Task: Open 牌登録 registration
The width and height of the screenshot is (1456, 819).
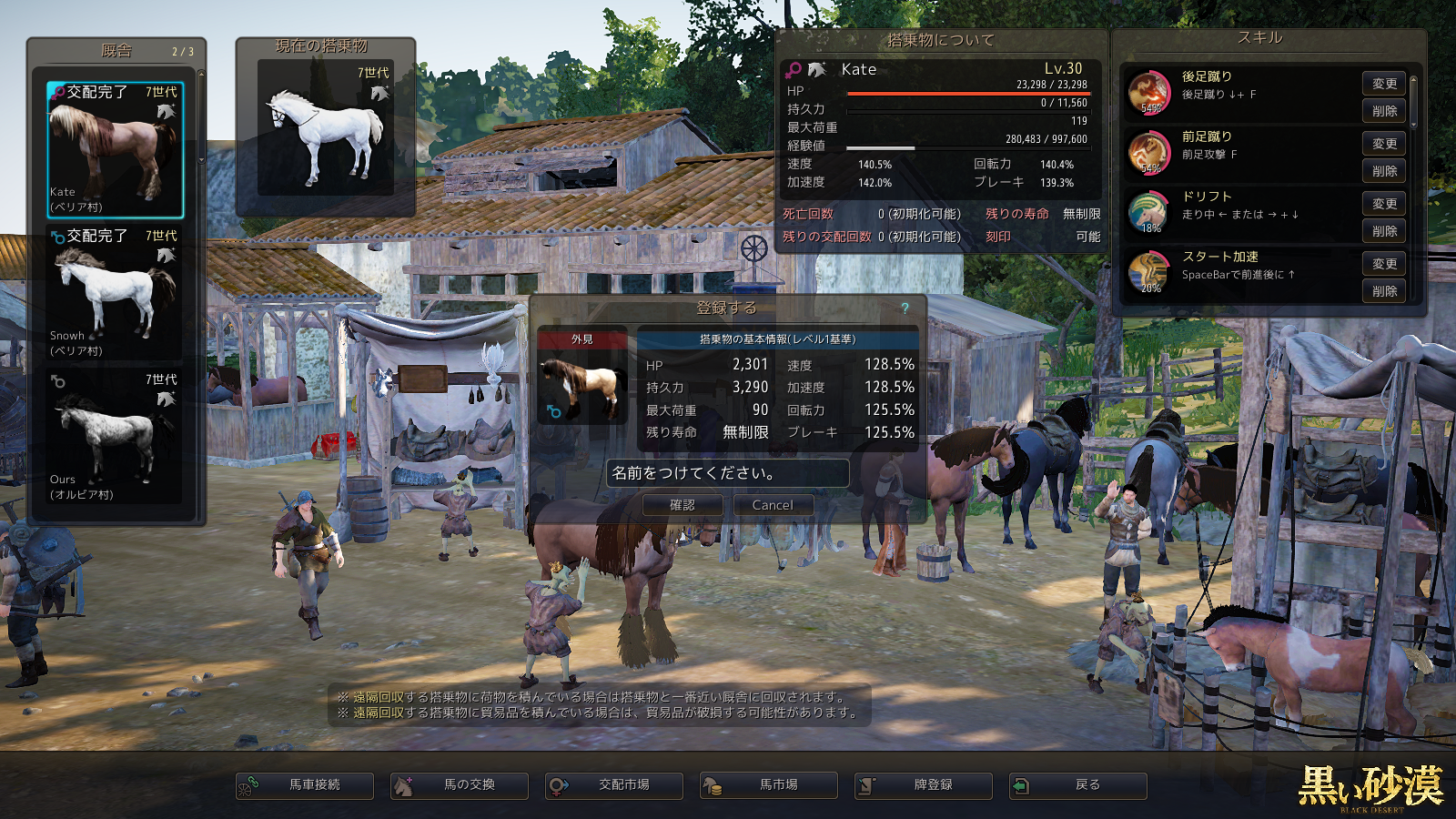Action: tap(924, 785)
